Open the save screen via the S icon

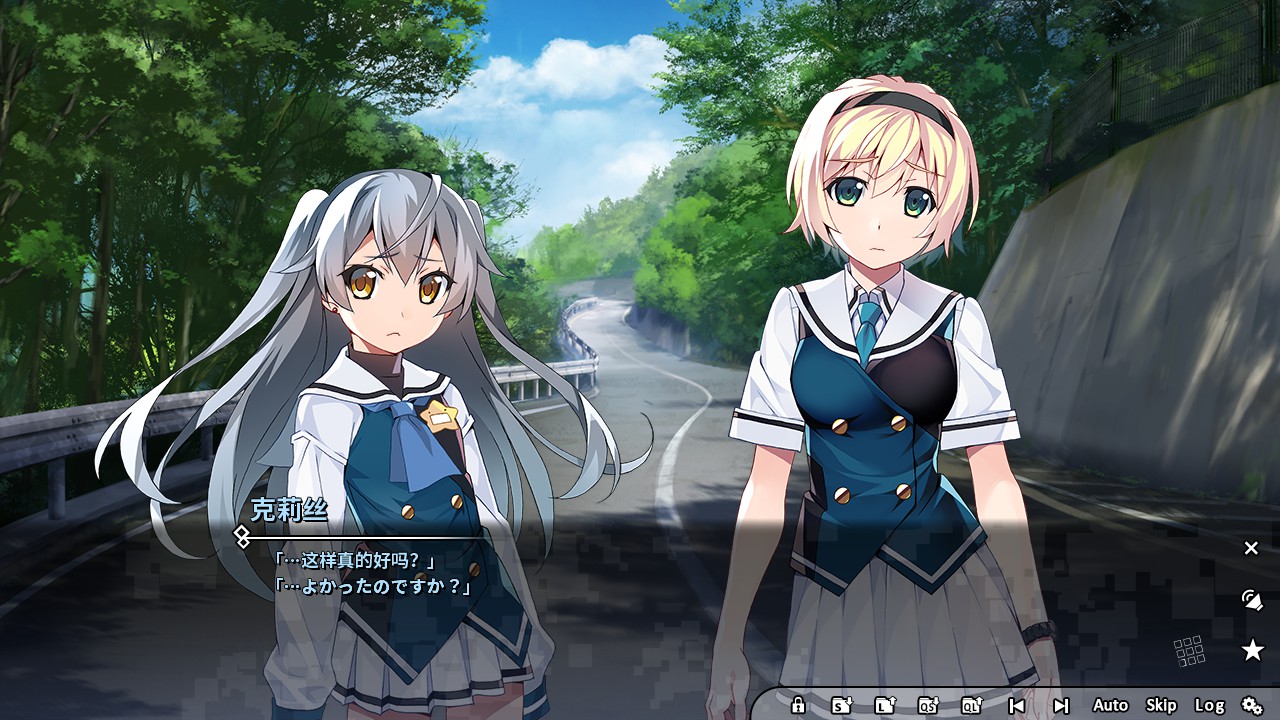841,705
